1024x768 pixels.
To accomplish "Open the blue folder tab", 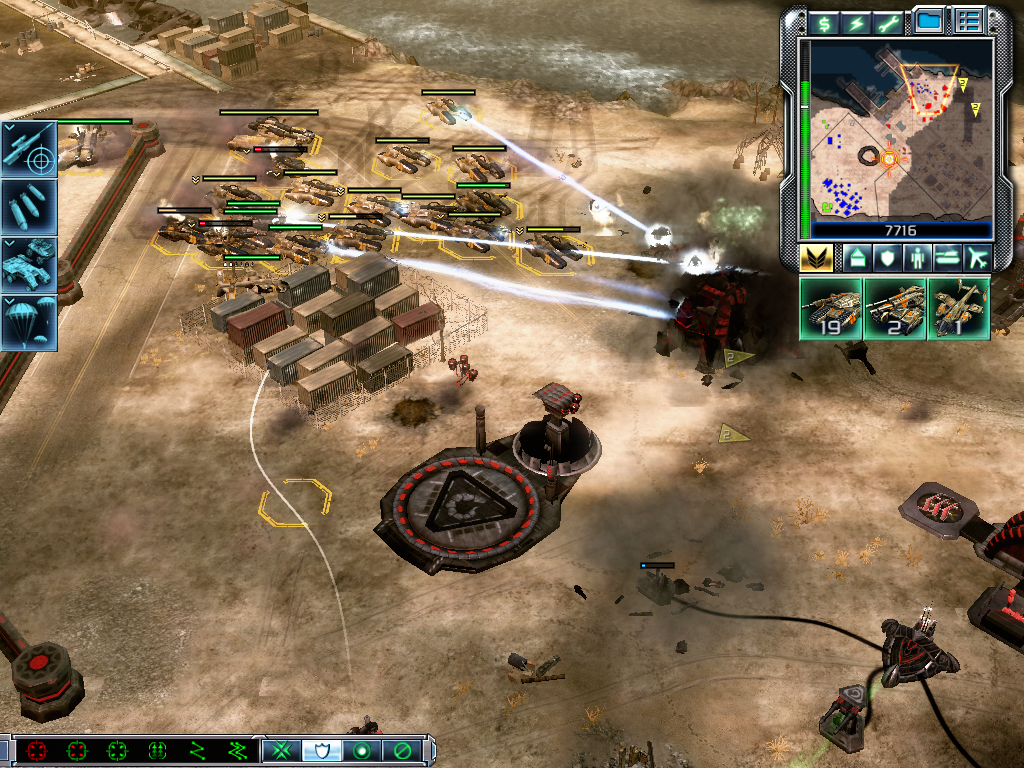I will tap(929, 20).
